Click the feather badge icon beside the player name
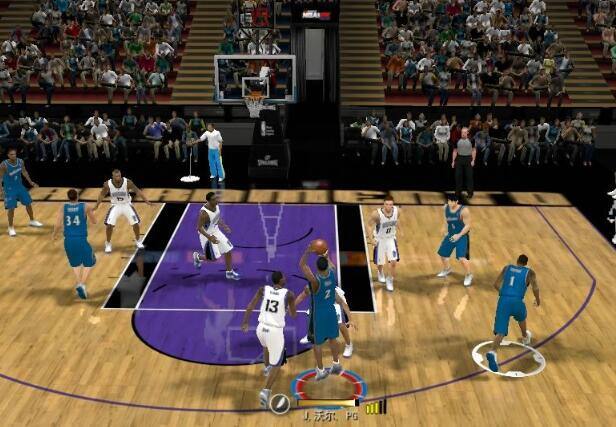The height and width of the screenshot is (427, 616). (280, 404)
